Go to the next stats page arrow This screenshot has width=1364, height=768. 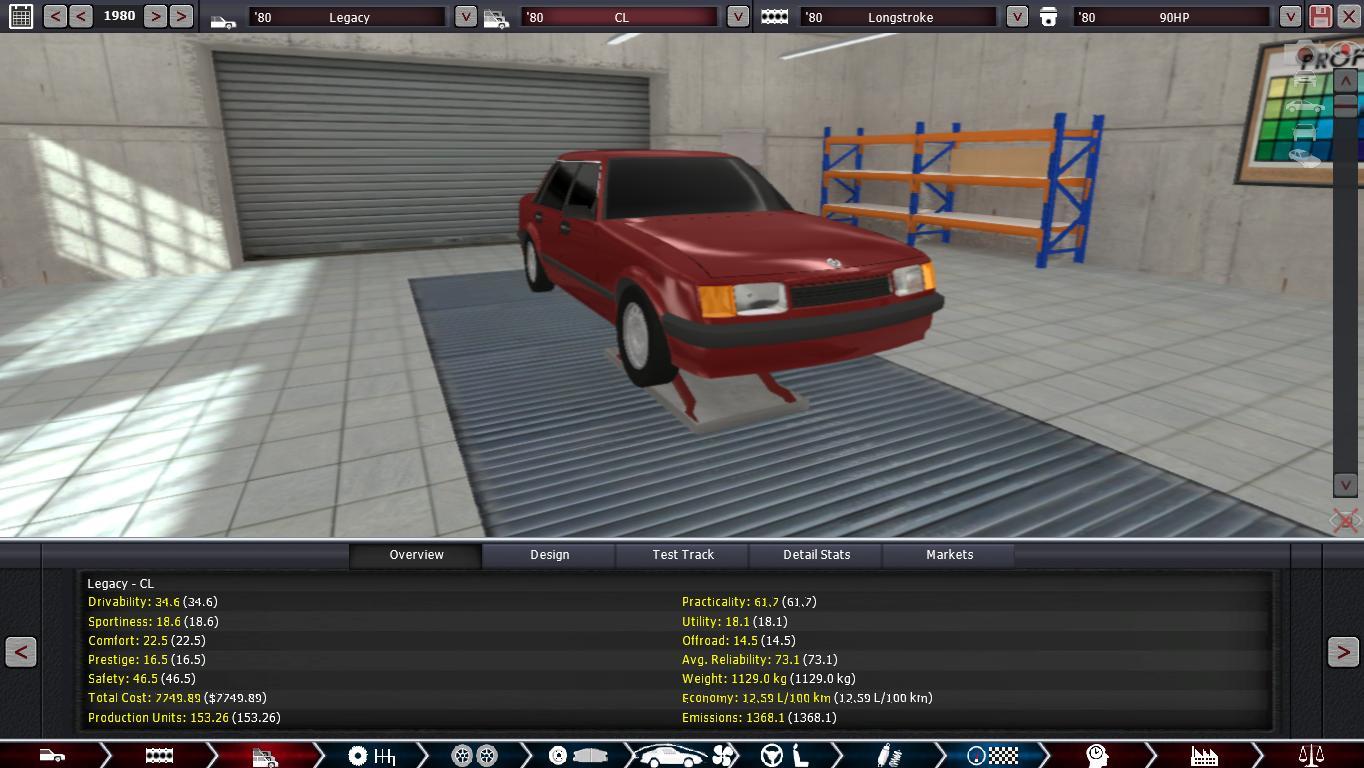(1342, 652)
